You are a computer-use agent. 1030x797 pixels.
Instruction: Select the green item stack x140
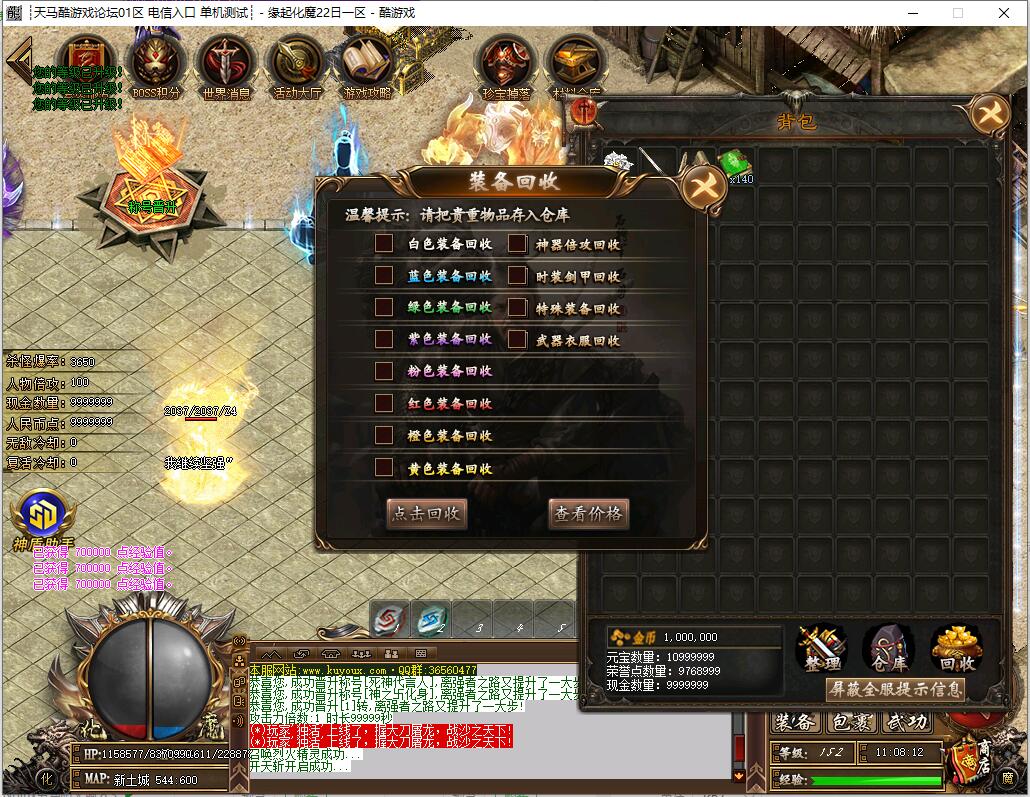(736, 165)
